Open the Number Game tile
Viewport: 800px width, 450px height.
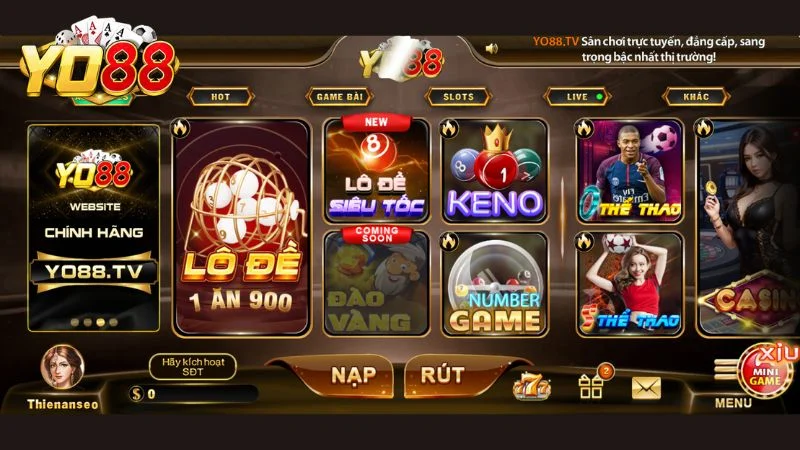(x=494, y=283)
